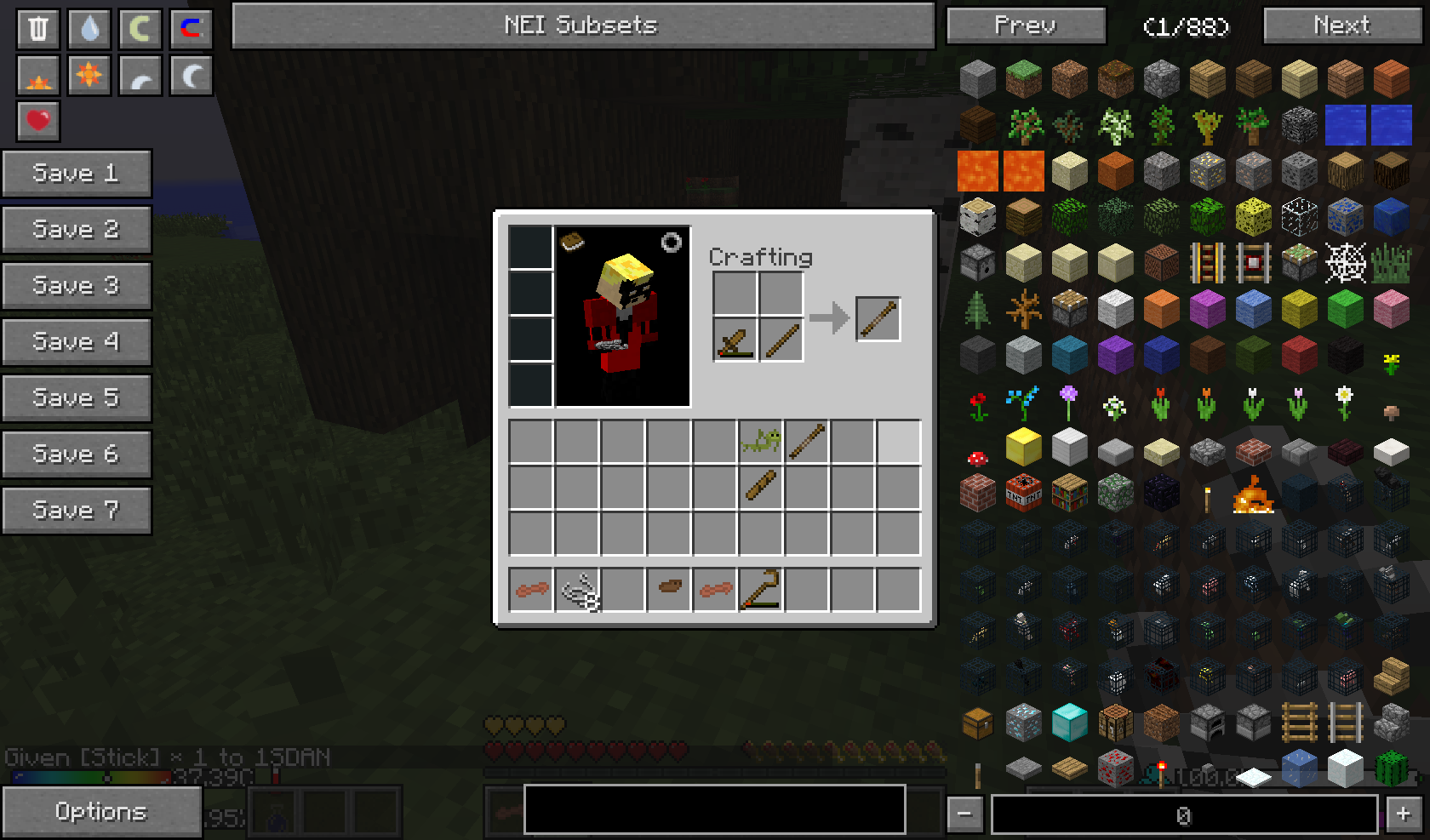Toggle rain with the water drop icon

click(89, 28)
